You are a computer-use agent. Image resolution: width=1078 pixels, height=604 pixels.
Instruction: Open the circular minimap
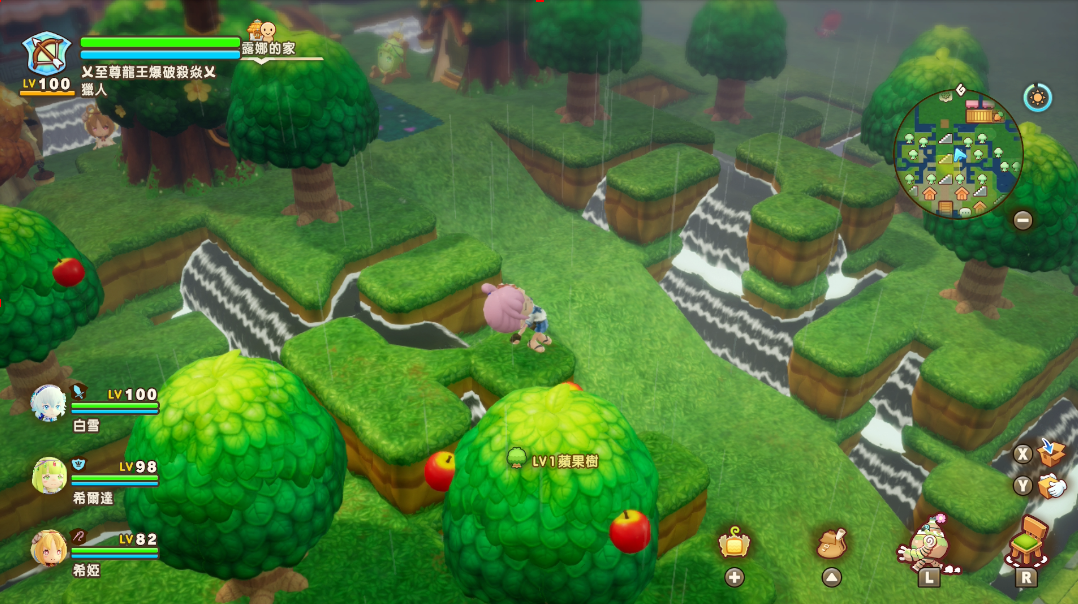(x=957, y=153)
